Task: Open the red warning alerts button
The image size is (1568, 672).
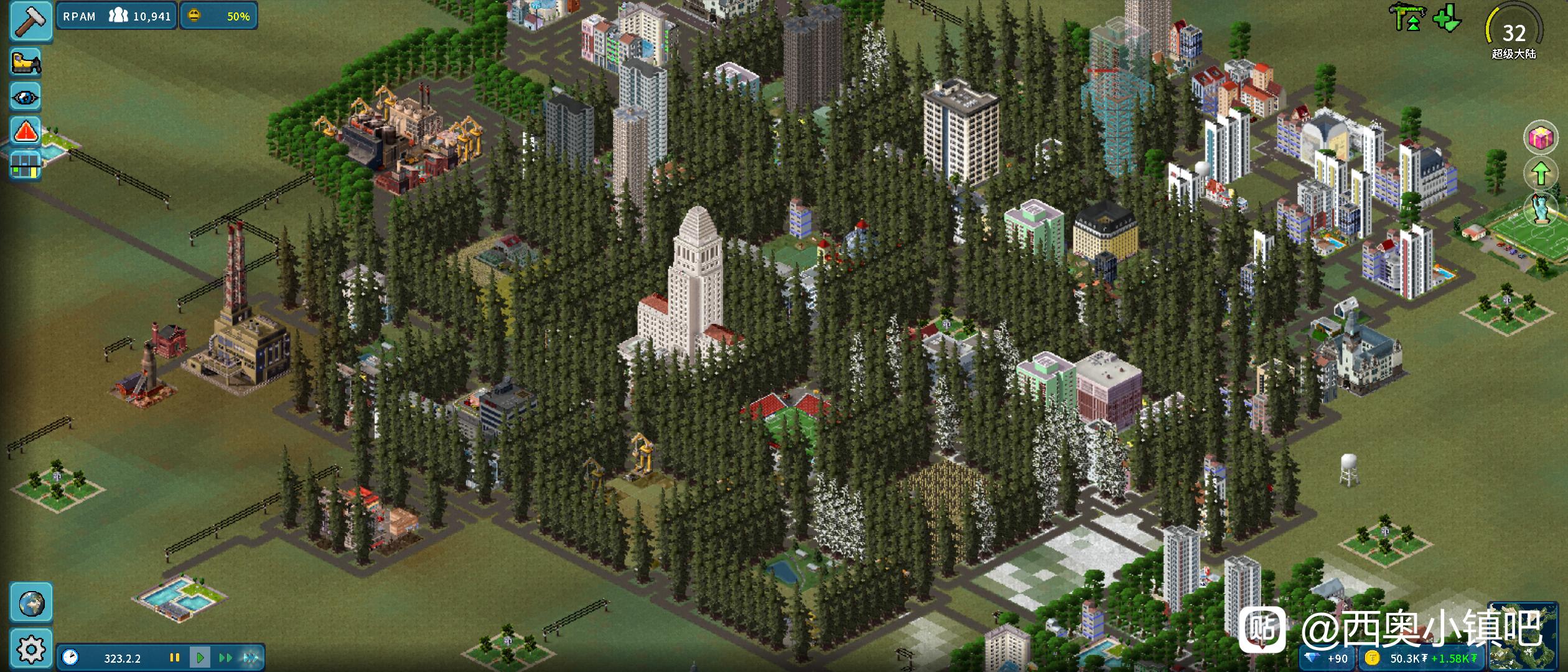Action: point(26,132)
